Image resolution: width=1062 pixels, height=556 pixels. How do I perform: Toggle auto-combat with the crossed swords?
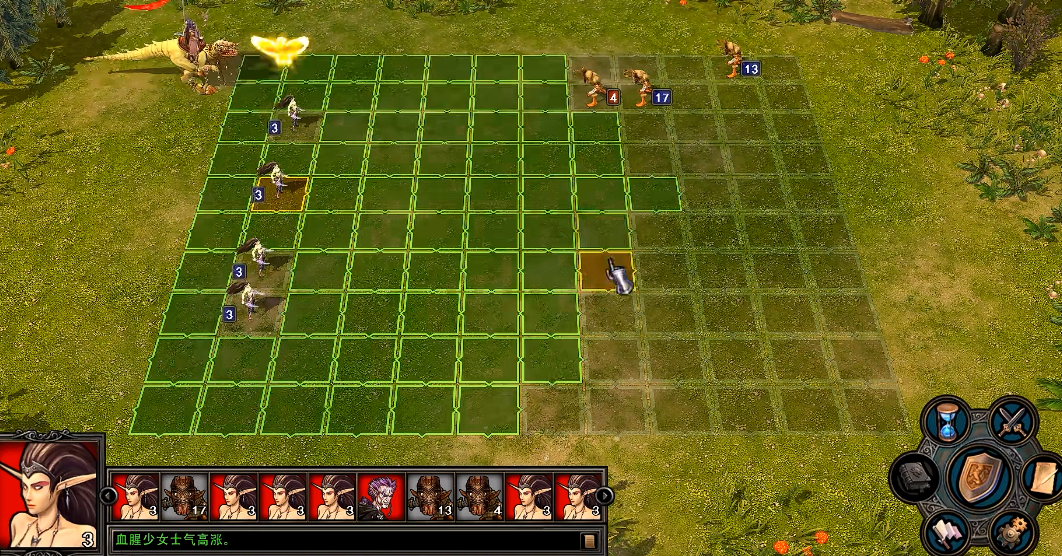1012,420
